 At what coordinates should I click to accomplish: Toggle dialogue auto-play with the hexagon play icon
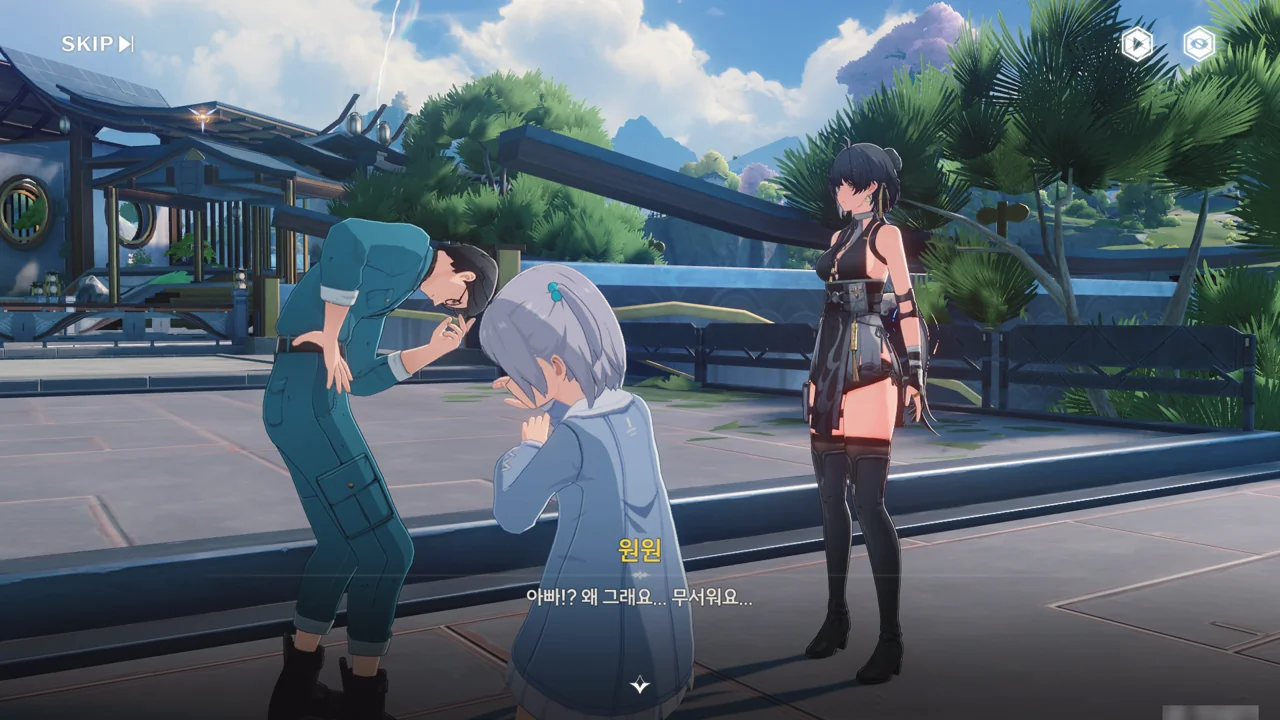[1136, 44]
